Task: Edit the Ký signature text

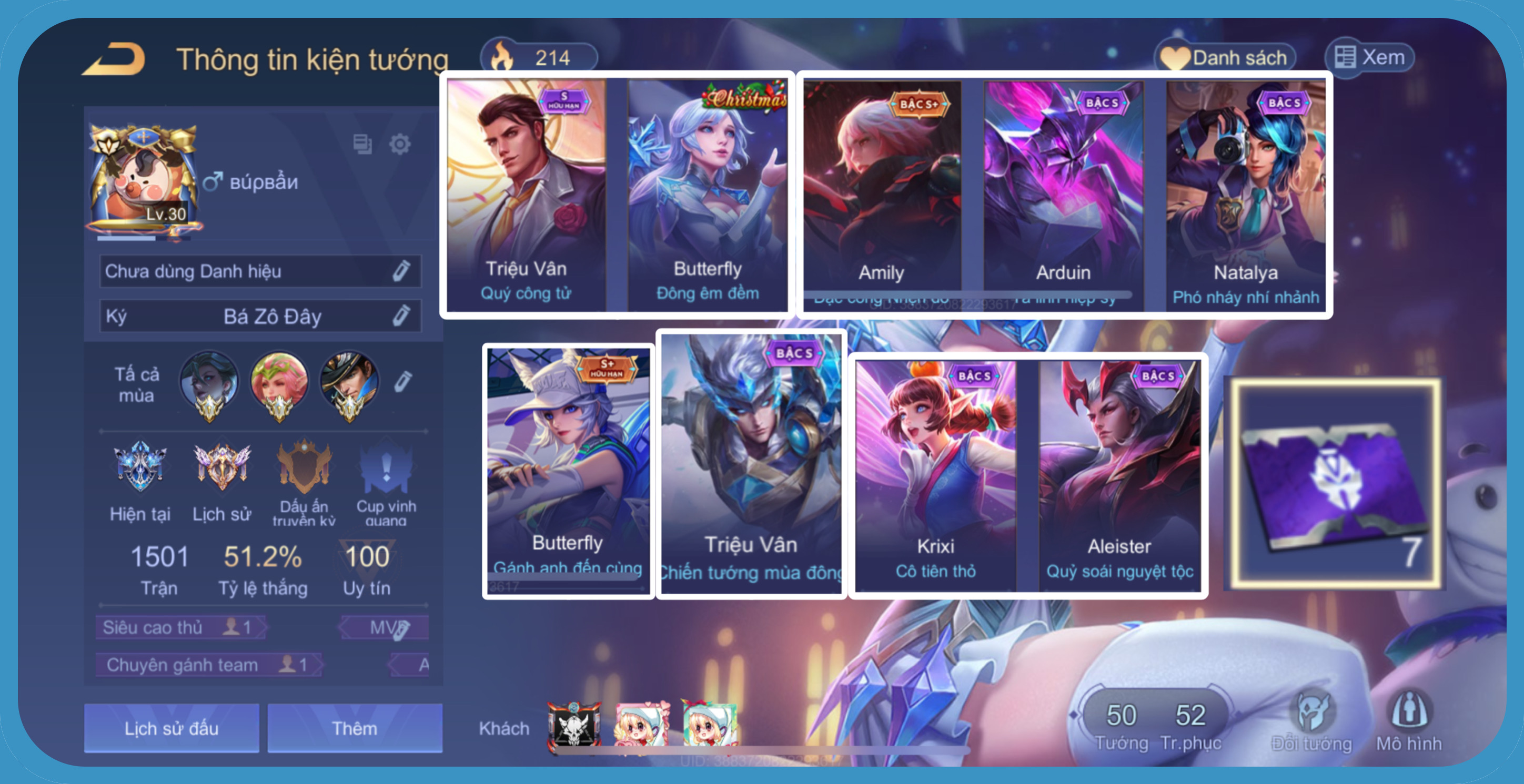Action: click(x=401, y=315)
